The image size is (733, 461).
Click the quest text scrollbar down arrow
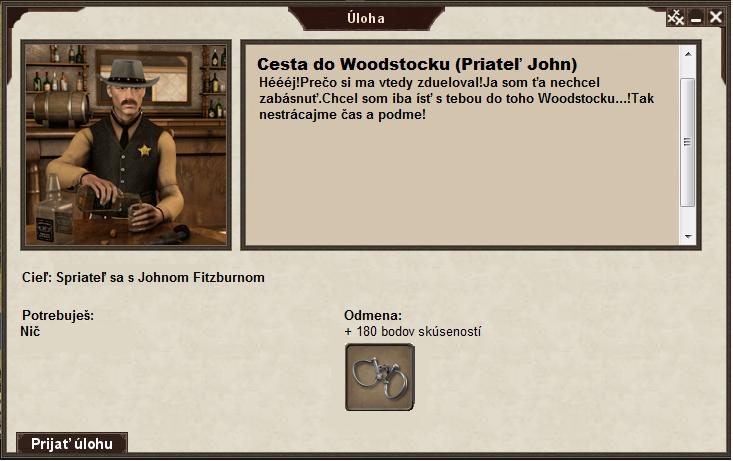[687, 236]
